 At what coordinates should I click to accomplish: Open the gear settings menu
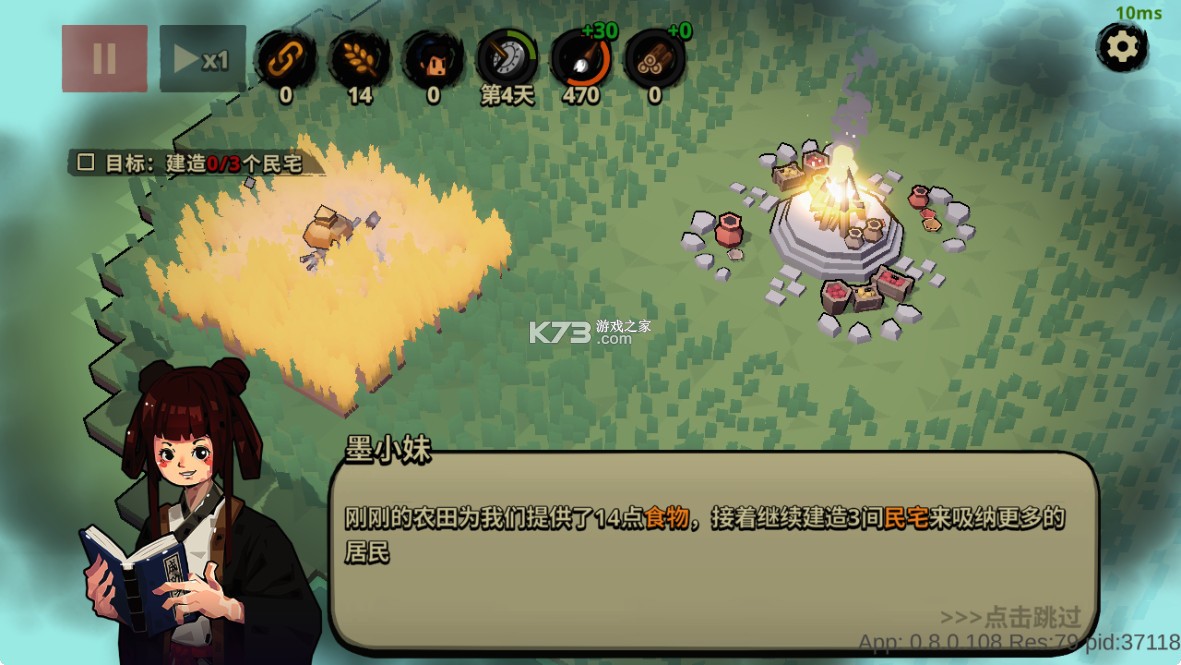coord(1122,46)
